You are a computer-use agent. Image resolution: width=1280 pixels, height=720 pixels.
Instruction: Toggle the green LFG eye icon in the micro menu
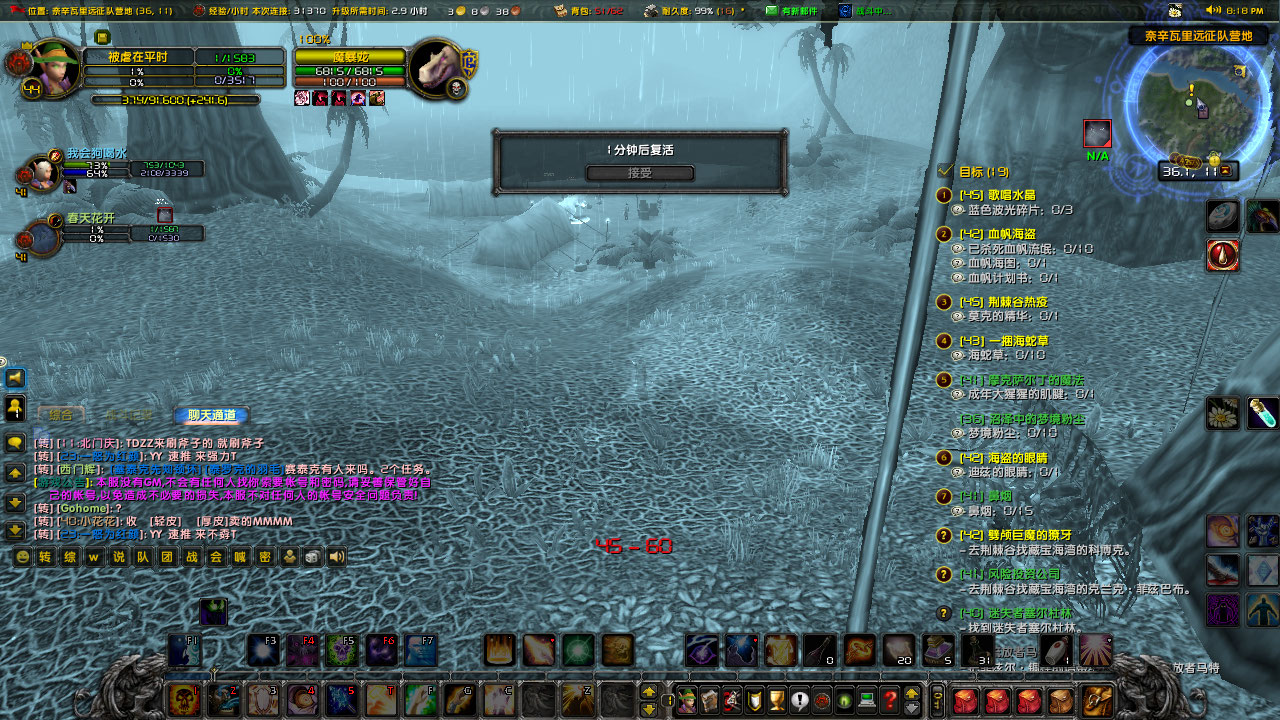(x=843, y=700)
